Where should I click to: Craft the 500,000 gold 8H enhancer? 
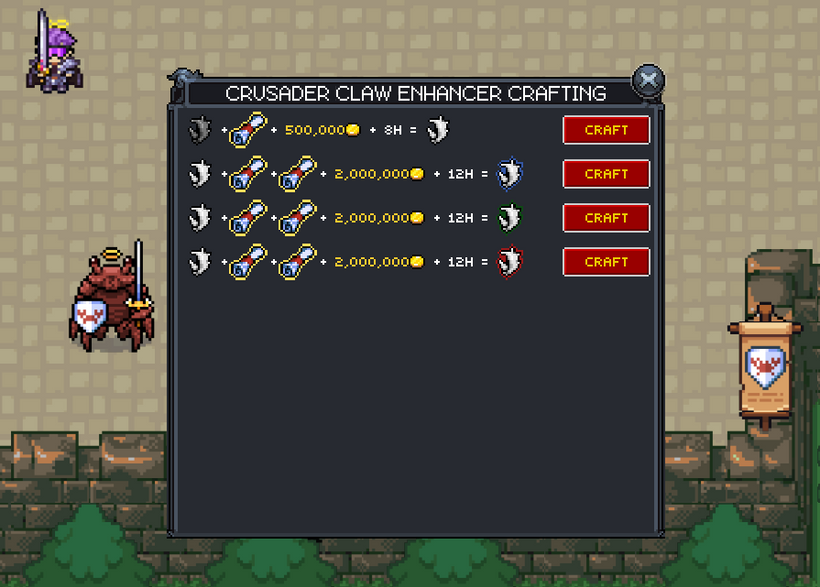point(606,130)
